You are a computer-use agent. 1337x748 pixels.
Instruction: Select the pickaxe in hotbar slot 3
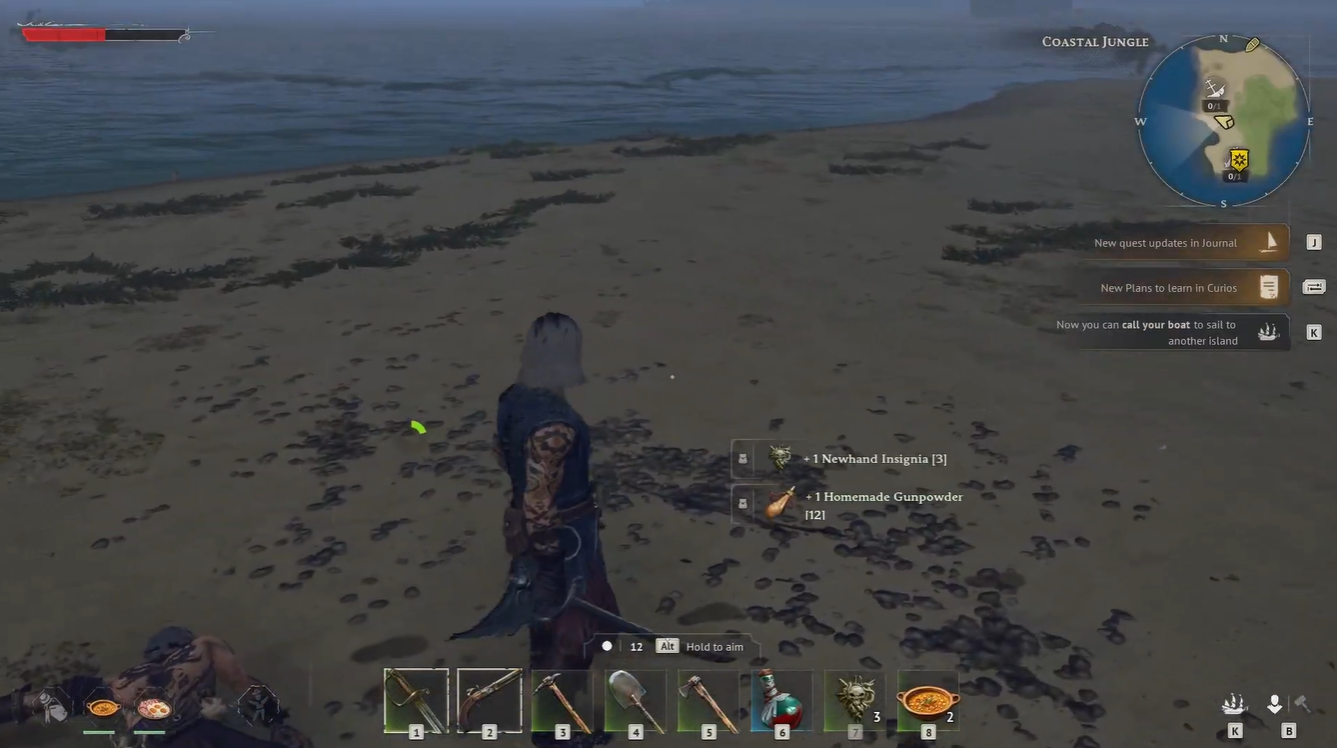562,698
